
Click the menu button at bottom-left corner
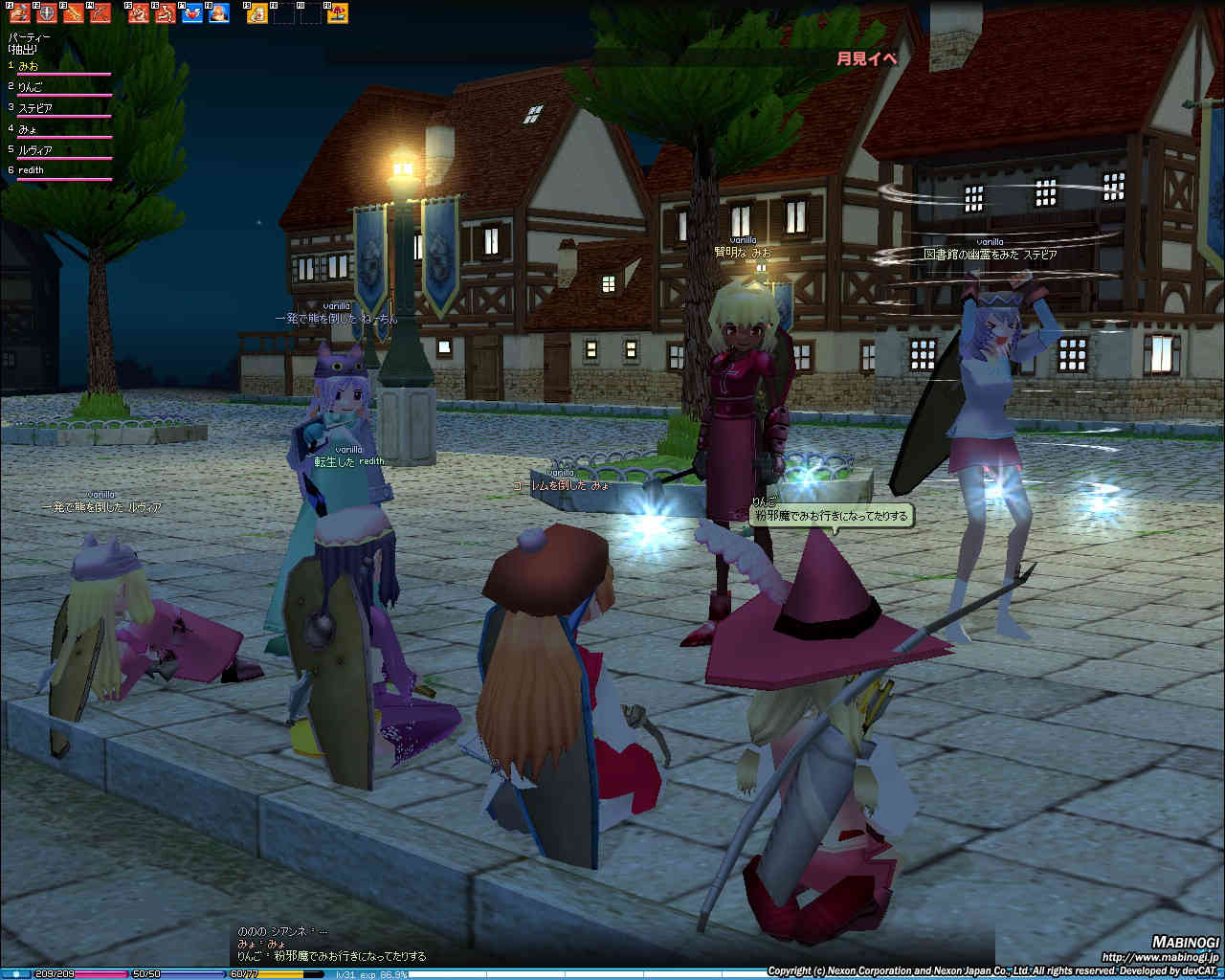[15, 973]
